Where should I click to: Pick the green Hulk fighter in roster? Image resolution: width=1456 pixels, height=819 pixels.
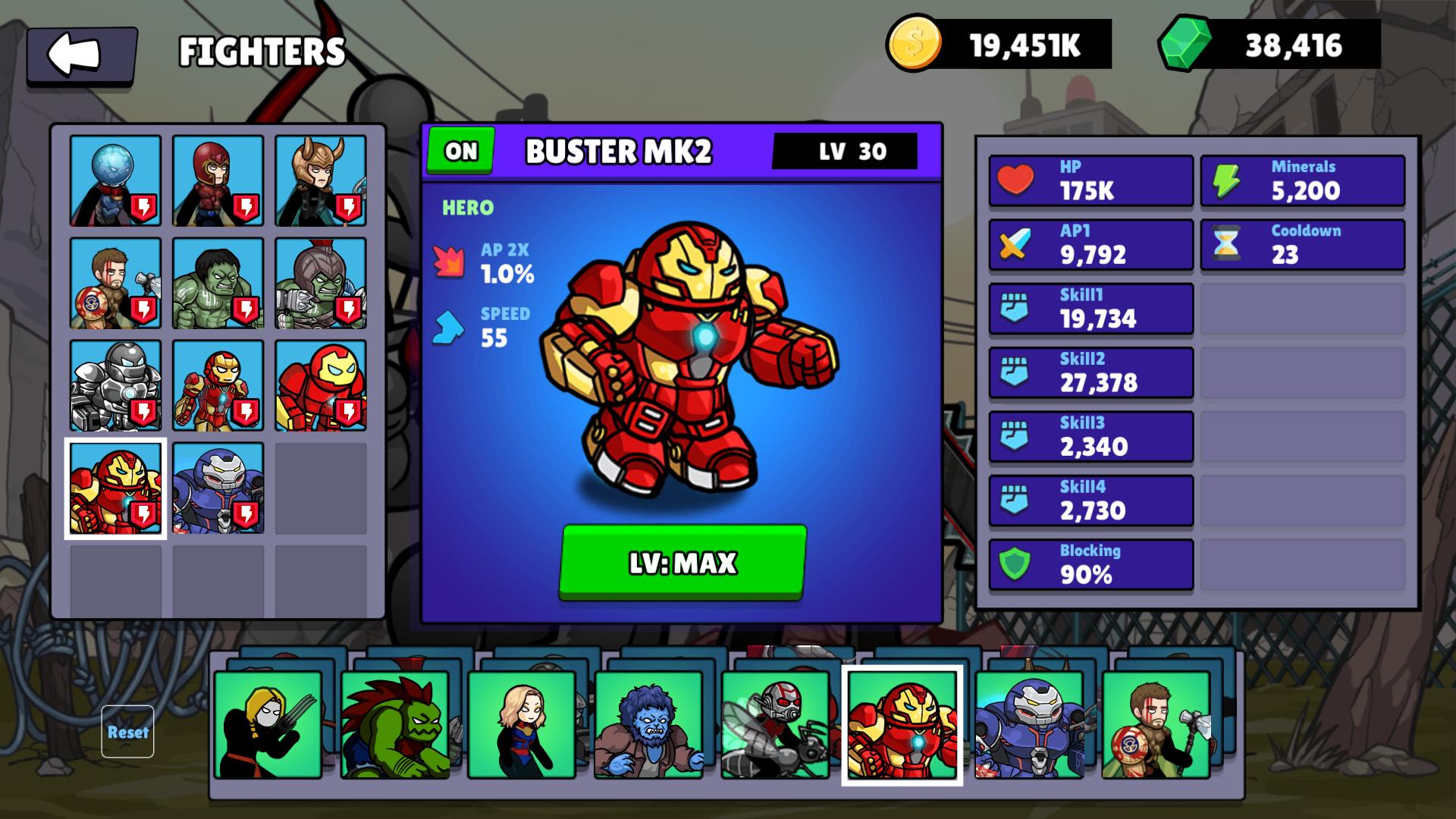click(x=218, y=283)
